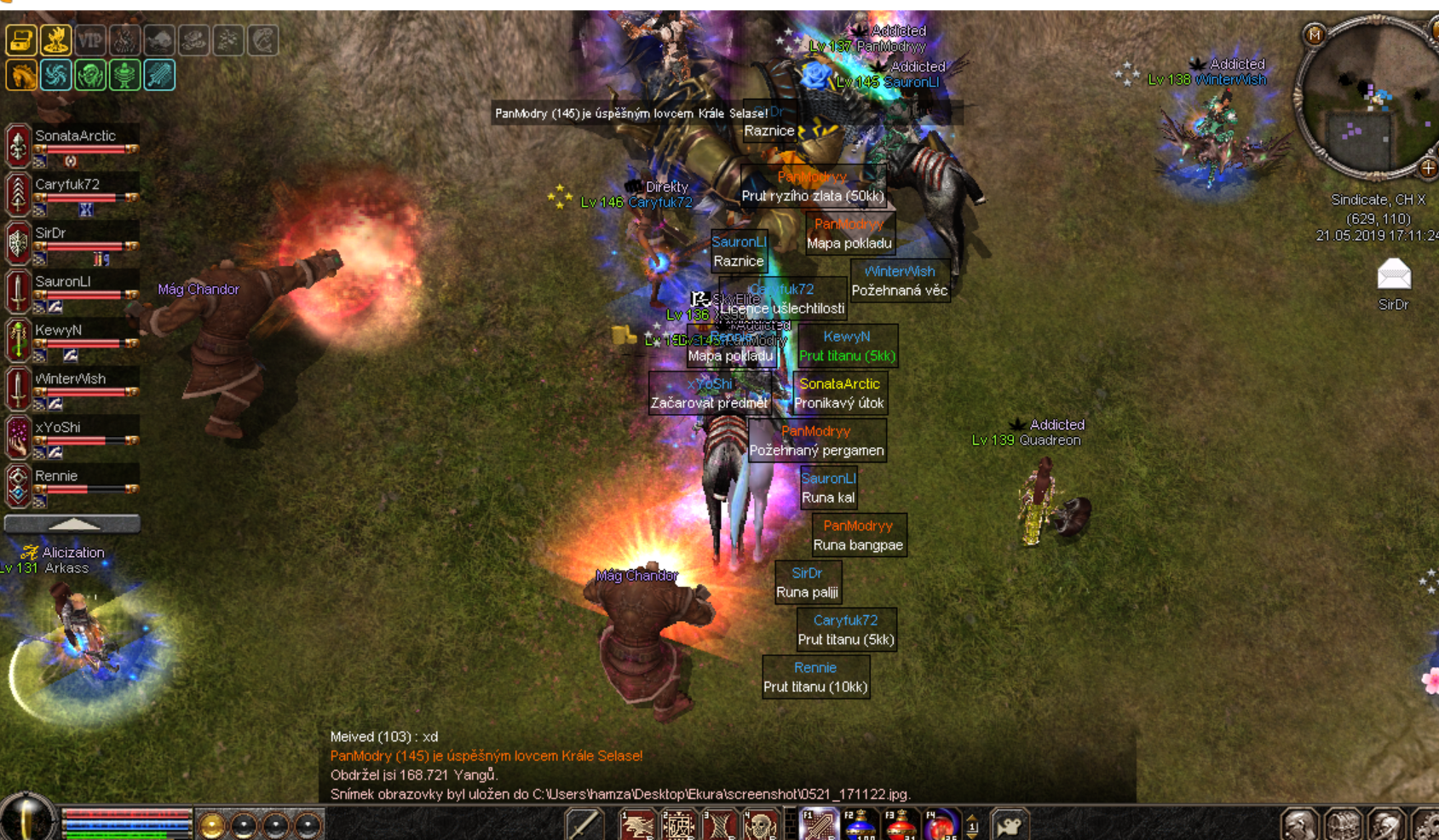
Task: Activate the skull skill in slot 4
Action: coord(760,826)
